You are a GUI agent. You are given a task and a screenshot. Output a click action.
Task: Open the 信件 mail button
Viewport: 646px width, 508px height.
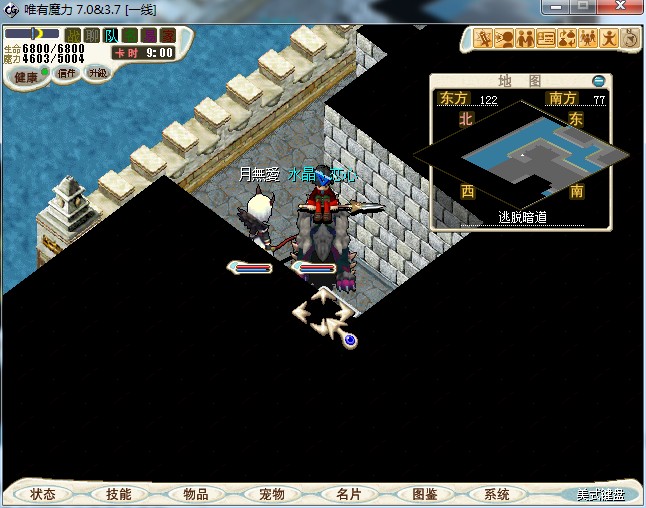pos(67,73)
